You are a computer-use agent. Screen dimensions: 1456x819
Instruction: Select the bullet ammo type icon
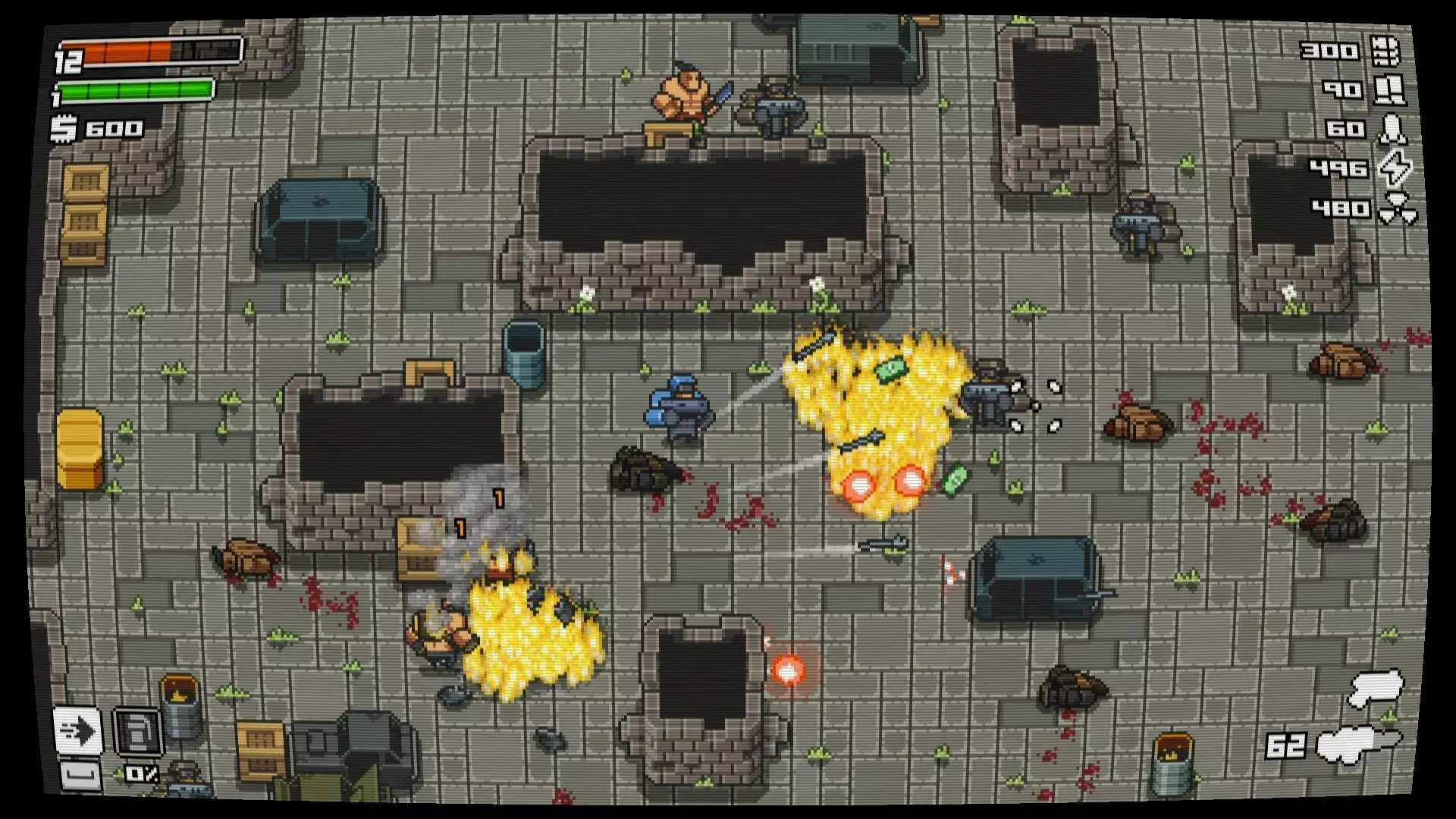(x=1385, y=51)
